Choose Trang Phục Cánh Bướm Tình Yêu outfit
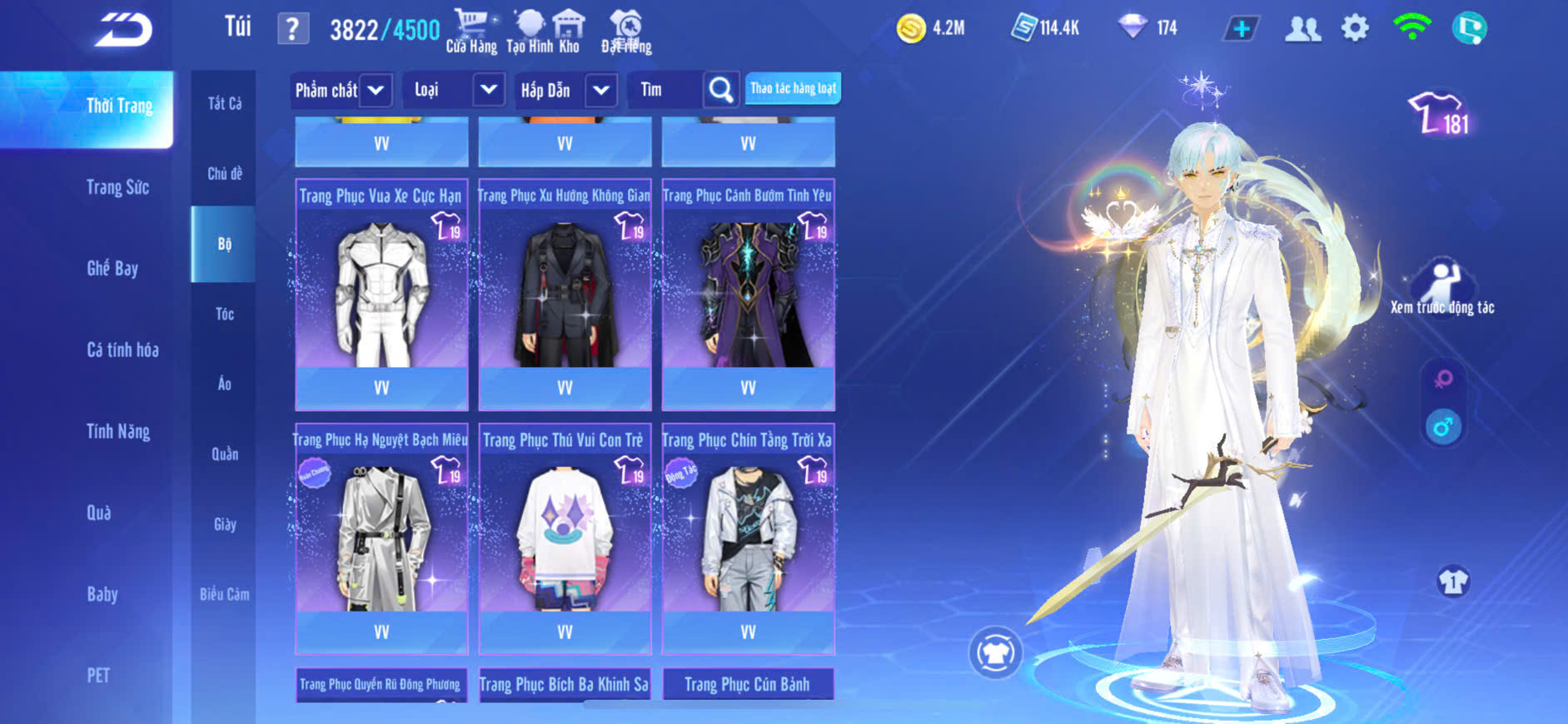1568x724 pixels. 748,283
